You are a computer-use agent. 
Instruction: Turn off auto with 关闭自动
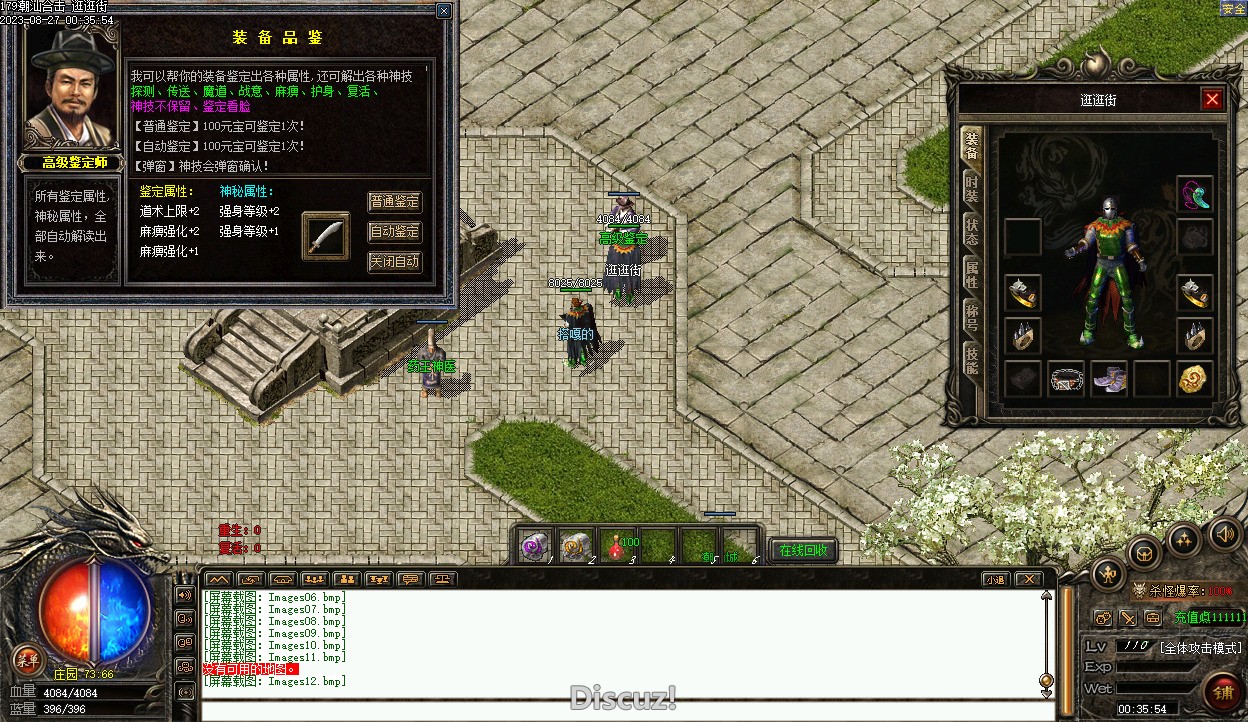point(395,262)
